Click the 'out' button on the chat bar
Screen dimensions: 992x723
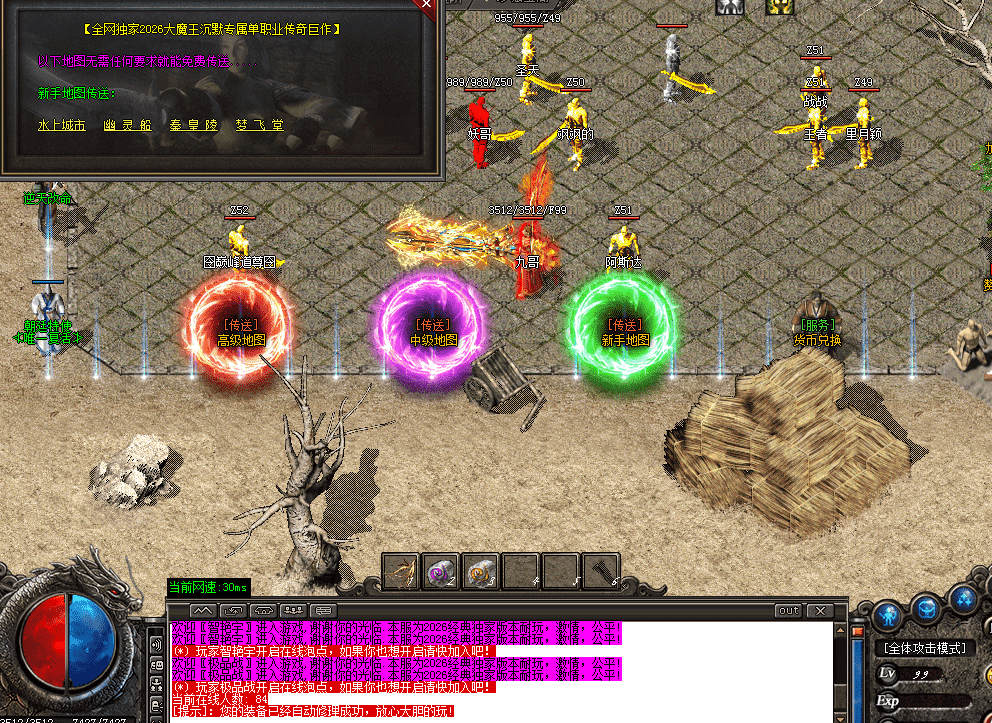pos(789,610)
